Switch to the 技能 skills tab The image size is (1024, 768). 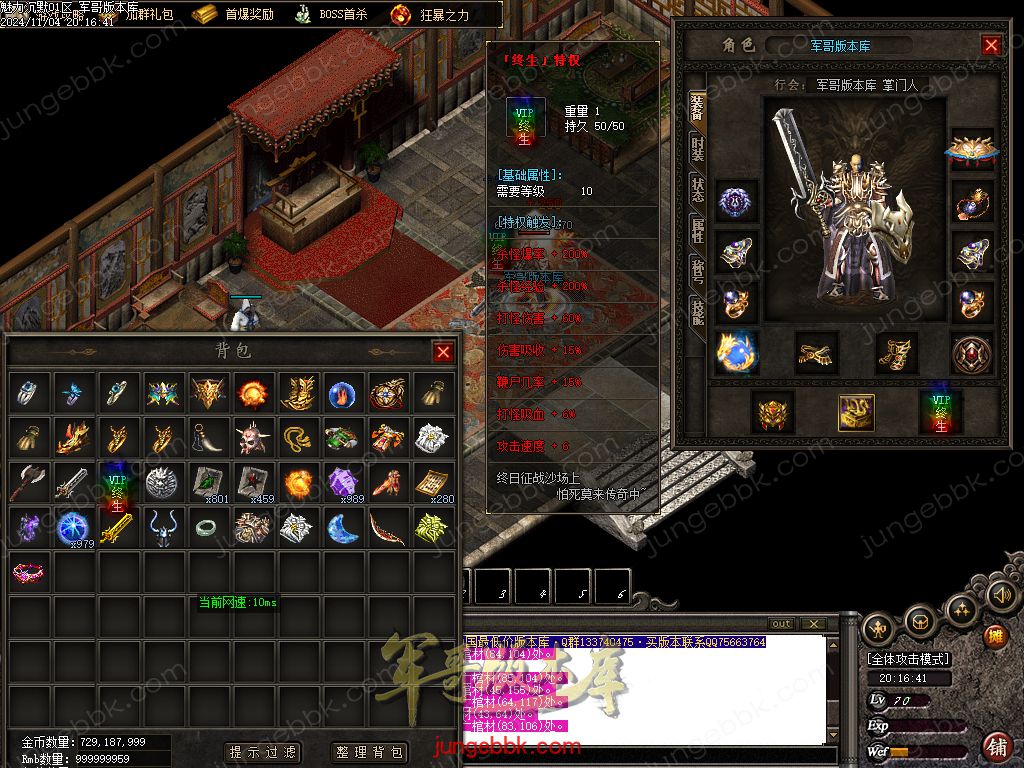pyautogui.click(x=697, y=310)
